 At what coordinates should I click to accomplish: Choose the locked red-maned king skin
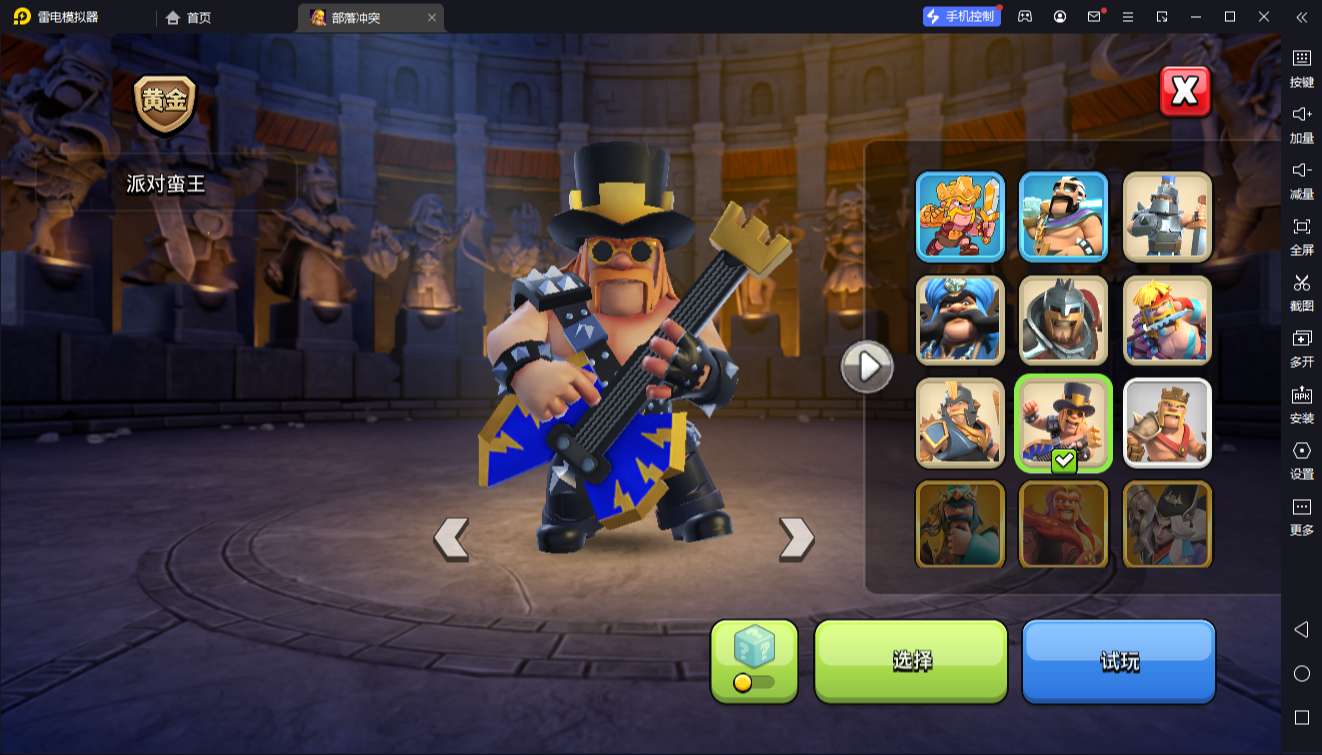[1063, 525]
